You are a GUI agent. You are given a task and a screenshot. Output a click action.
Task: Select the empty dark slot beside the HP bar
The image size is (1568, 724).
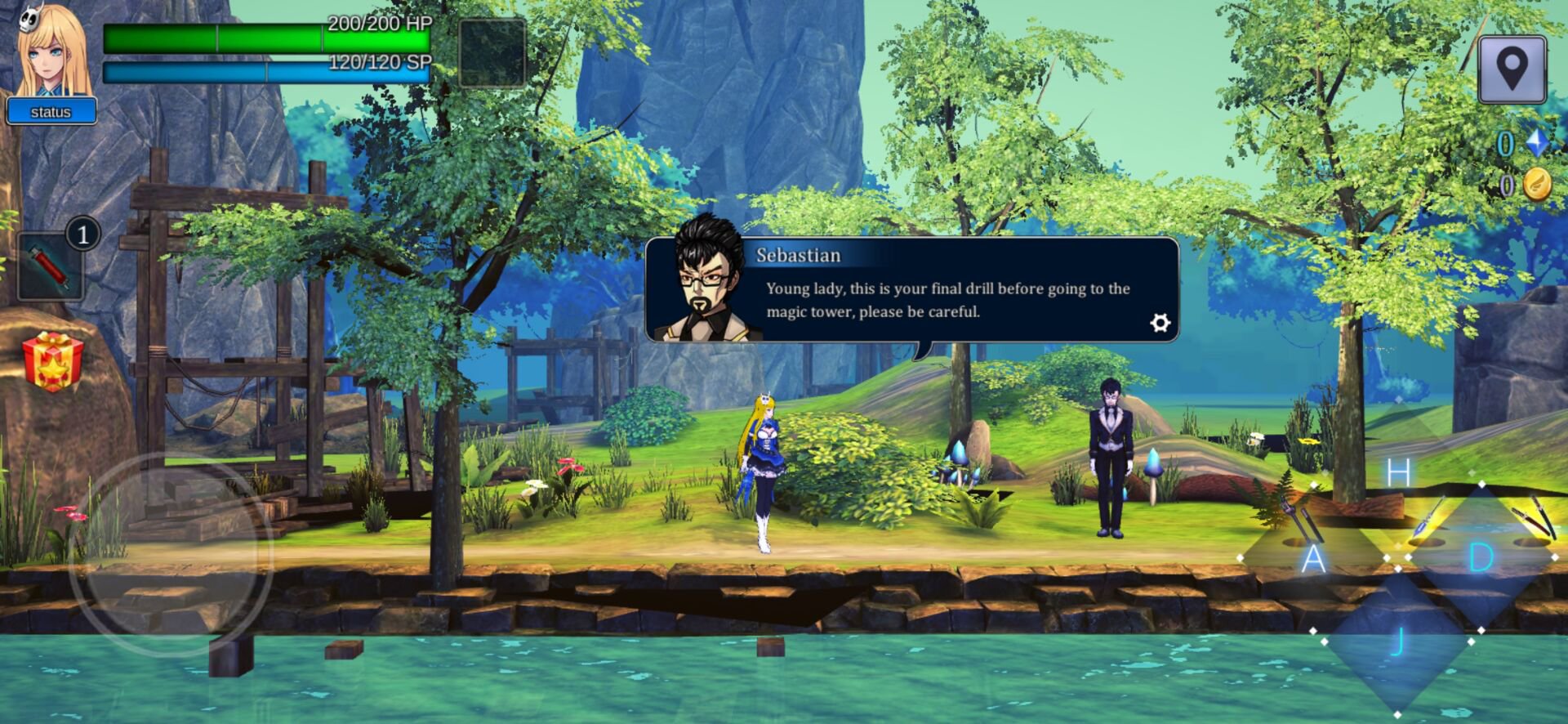point(492,53)
